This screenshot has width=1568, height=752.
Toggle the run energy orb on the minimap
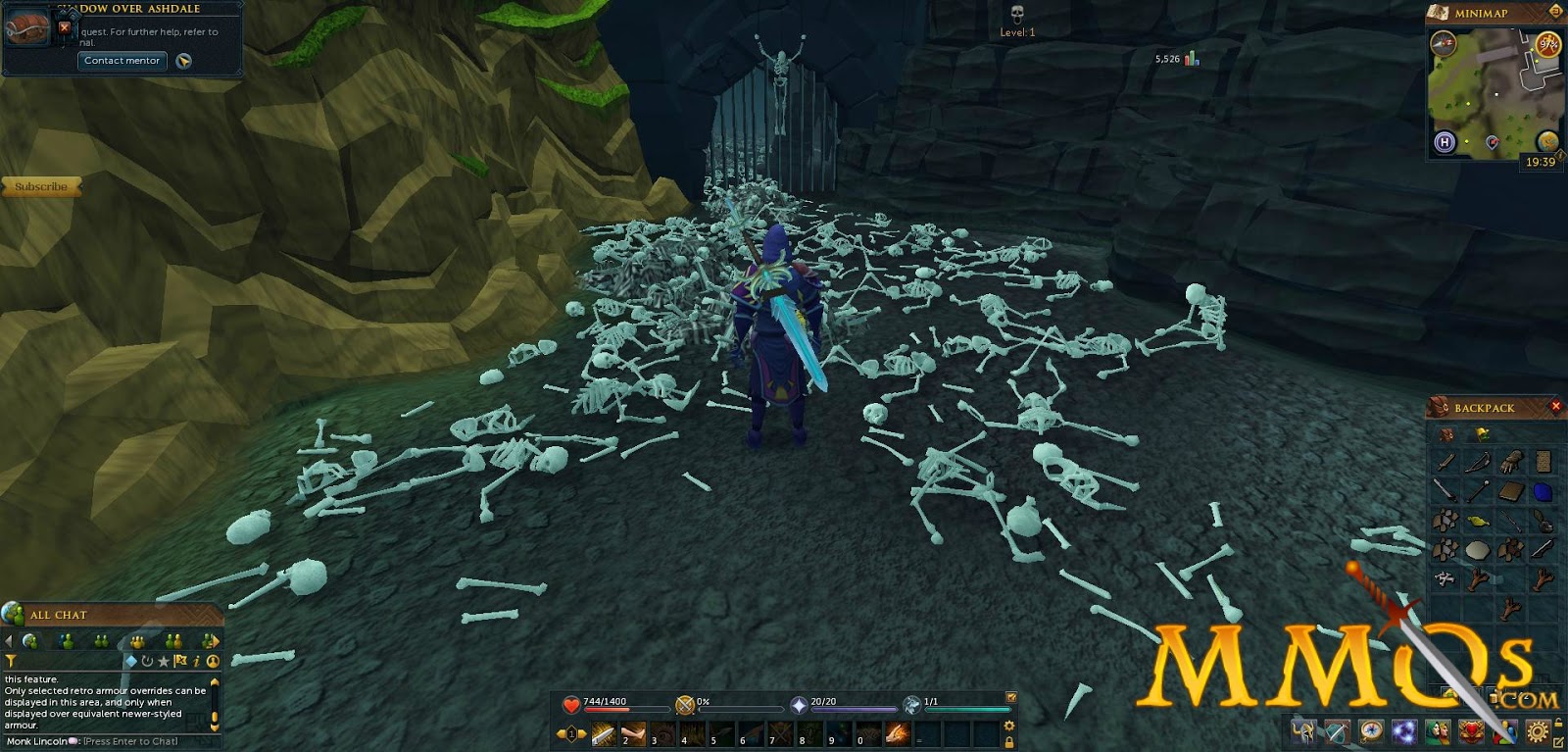[1546, 45]
